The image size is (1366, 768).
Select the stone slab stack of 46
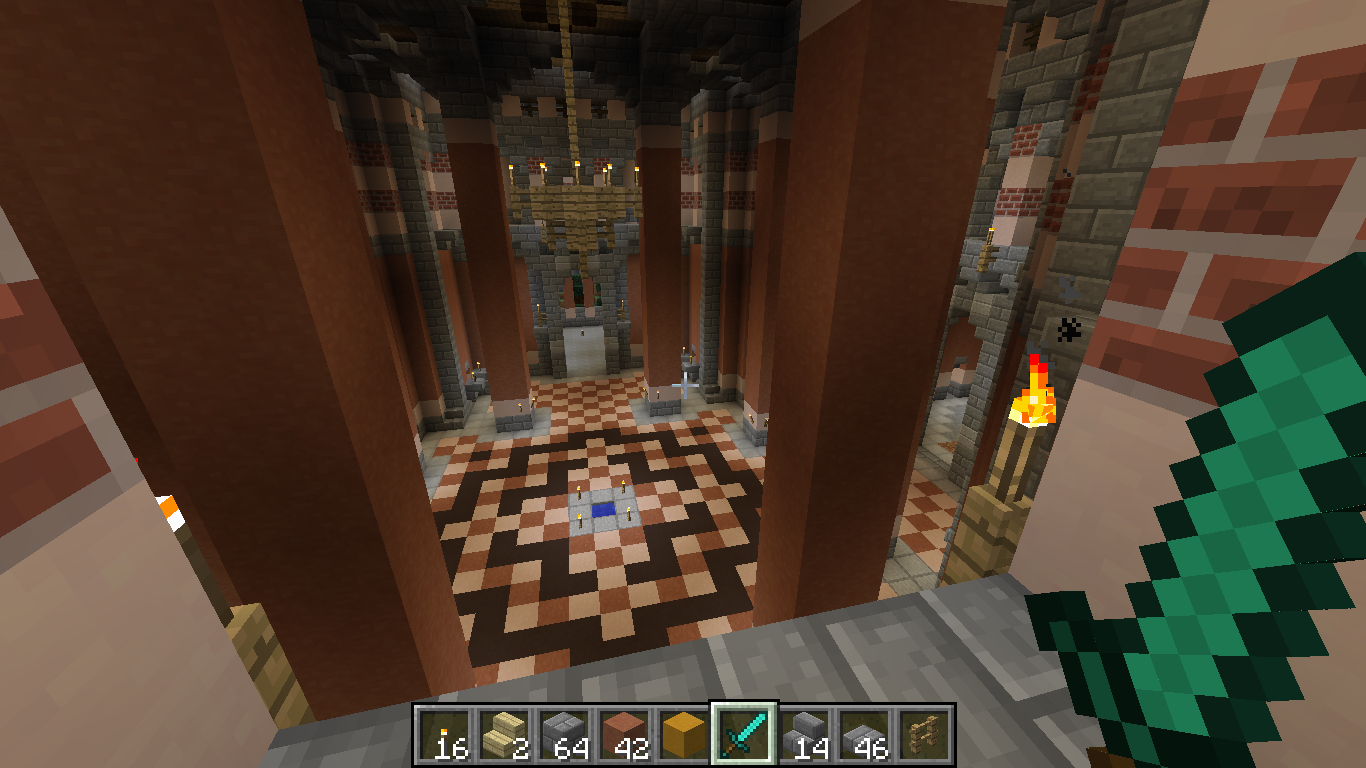[864, 733]
